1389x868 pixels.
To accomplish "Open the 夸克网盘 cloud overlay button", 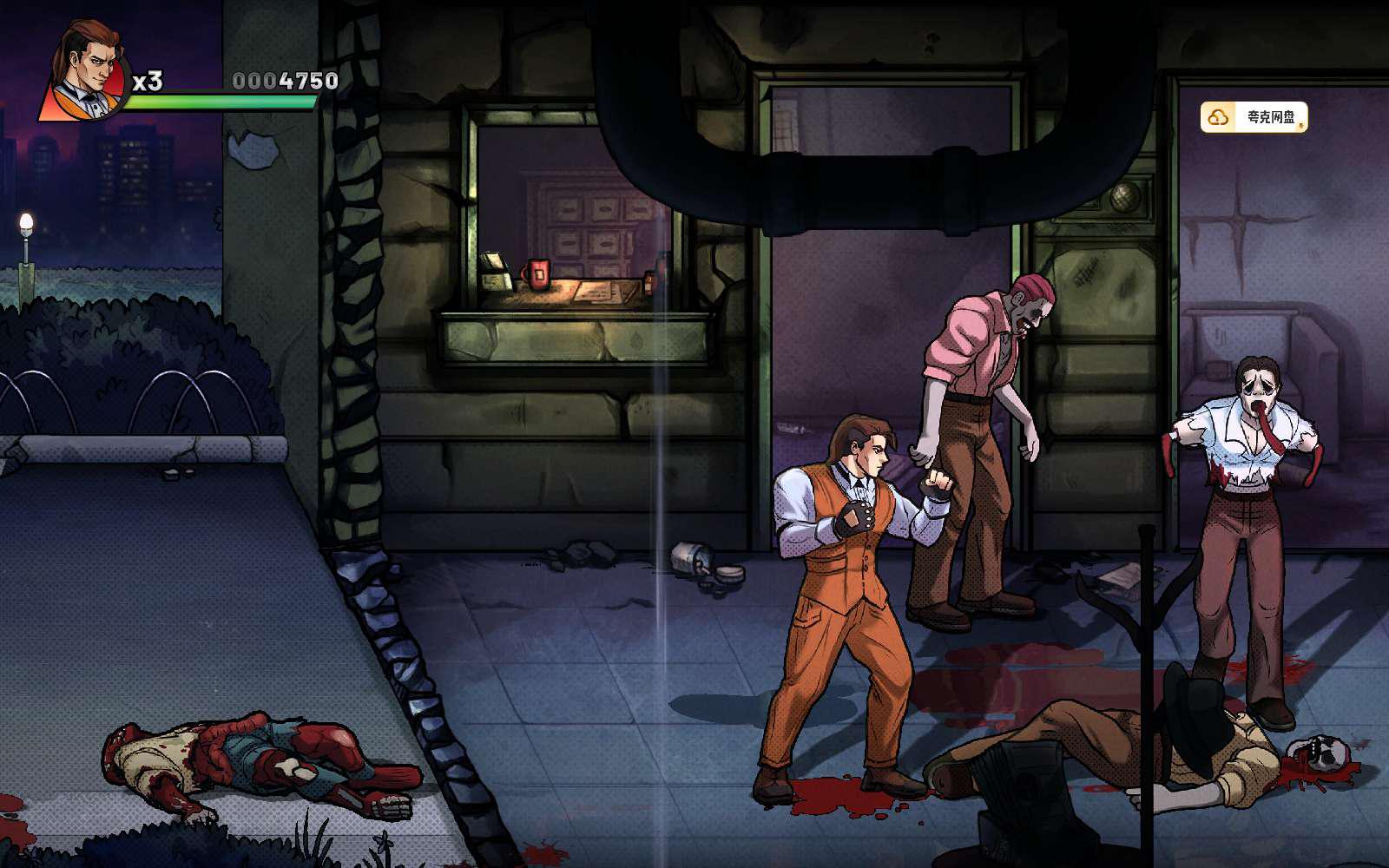I will pos(1254,117).
